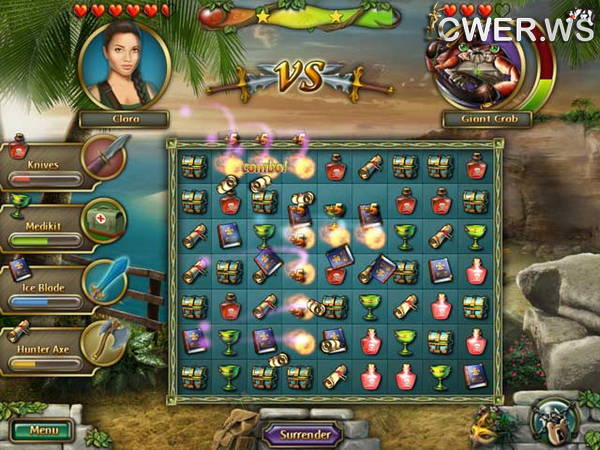This screenshot has height=450, width=600.
Task: Activate the Ice Blade ability
Action: 105,280
